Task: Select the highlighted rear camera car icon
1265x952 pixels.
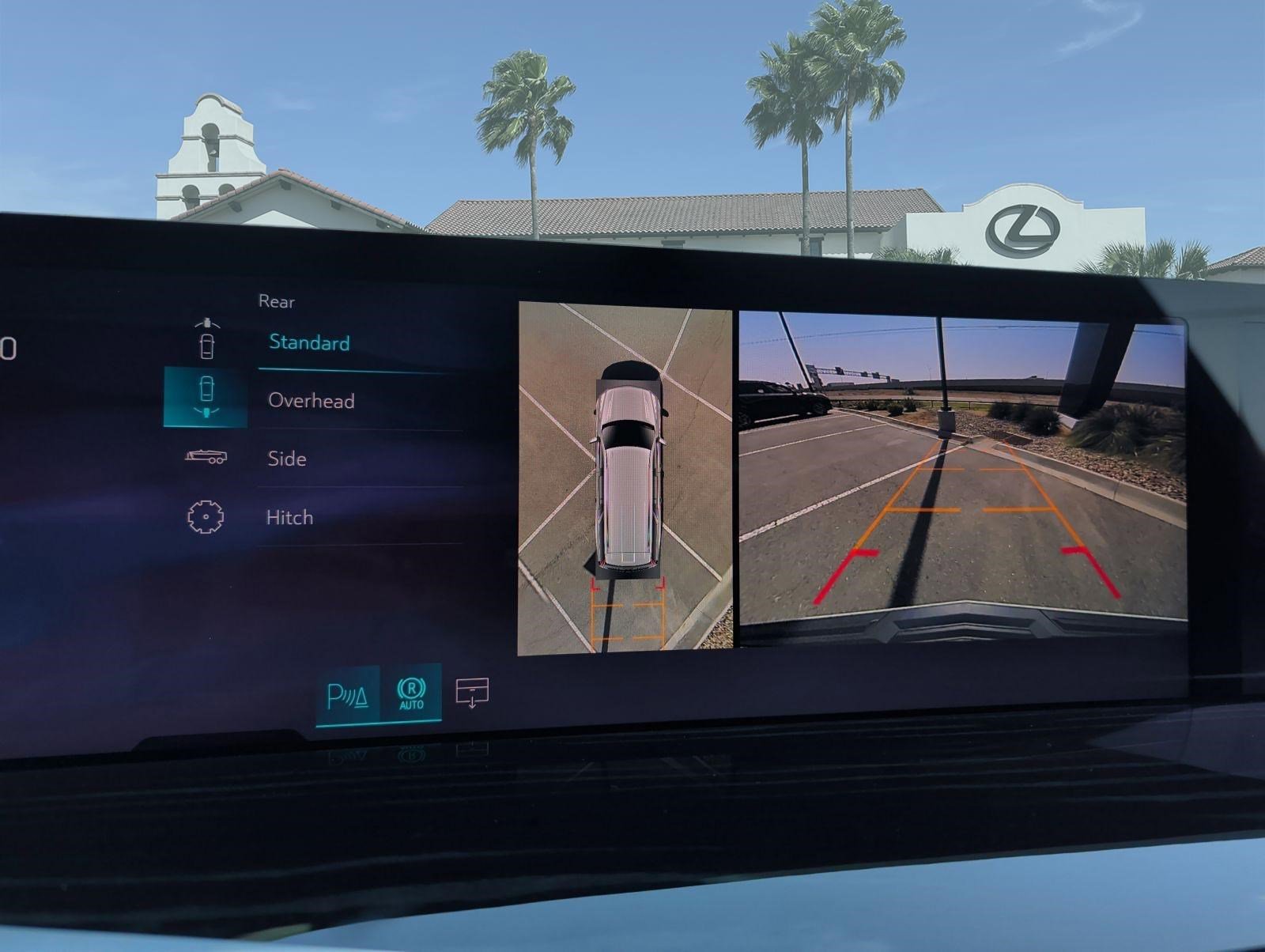Action: coord(206,397)
